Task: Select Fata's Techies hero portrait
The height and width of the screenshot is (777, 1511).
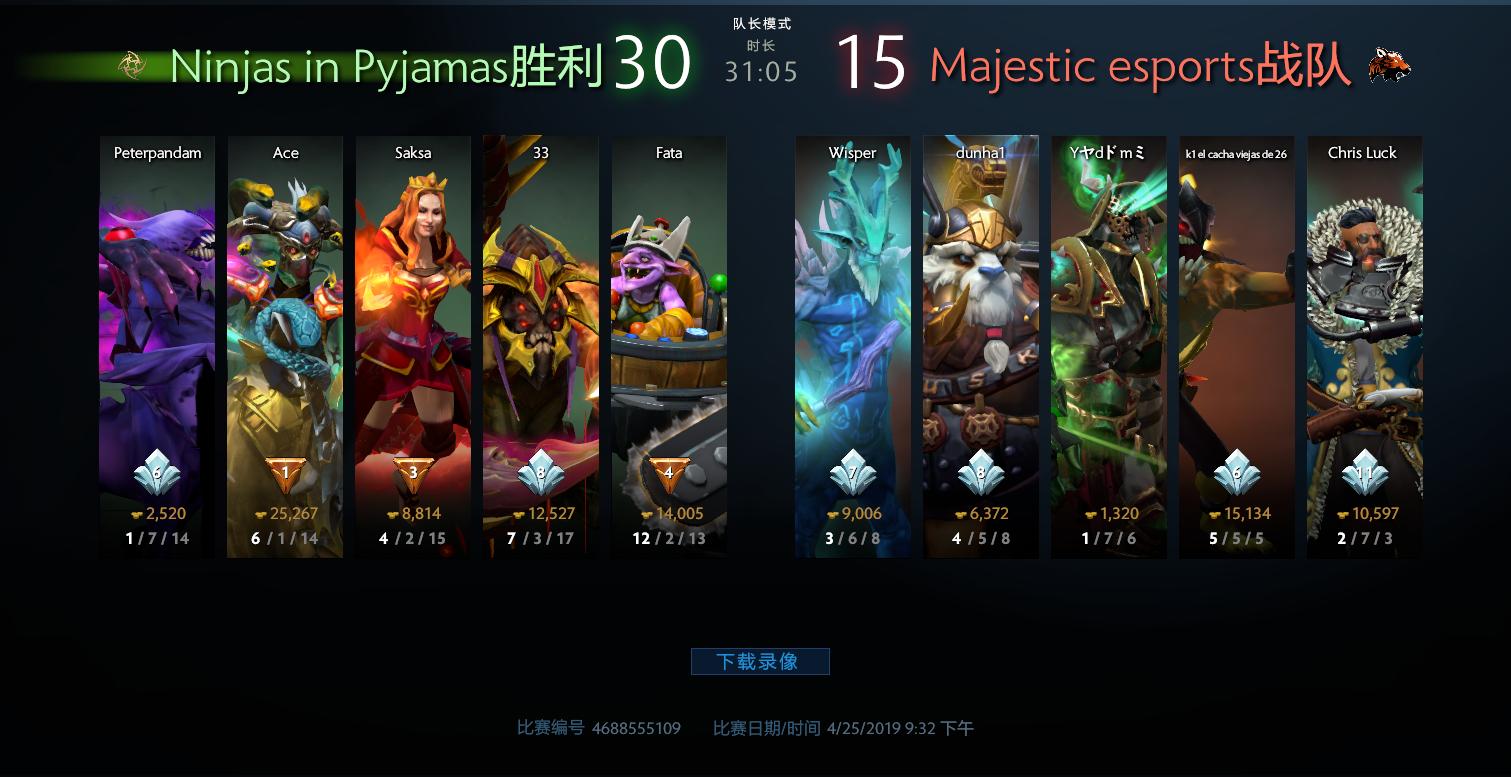Action: pos(669,300)
